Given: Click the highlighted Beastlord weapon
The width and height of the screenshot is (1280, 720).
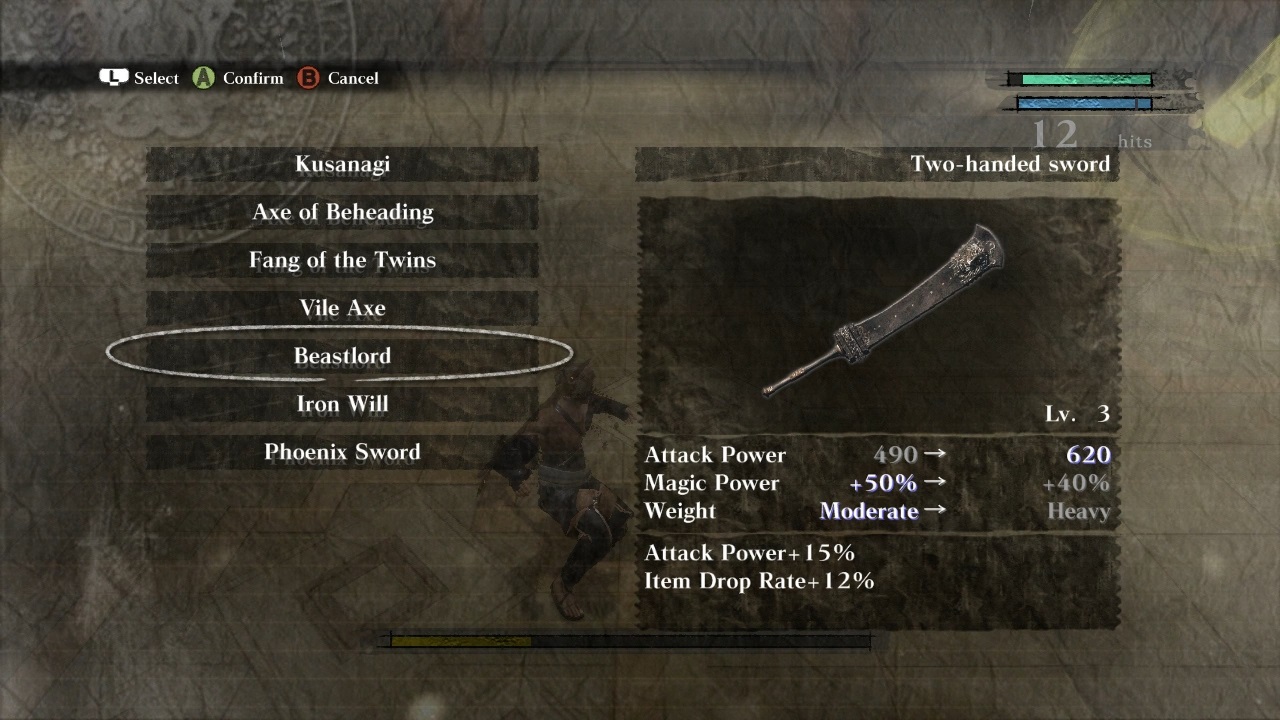Looking at the screenshot, I should [342, 356].
